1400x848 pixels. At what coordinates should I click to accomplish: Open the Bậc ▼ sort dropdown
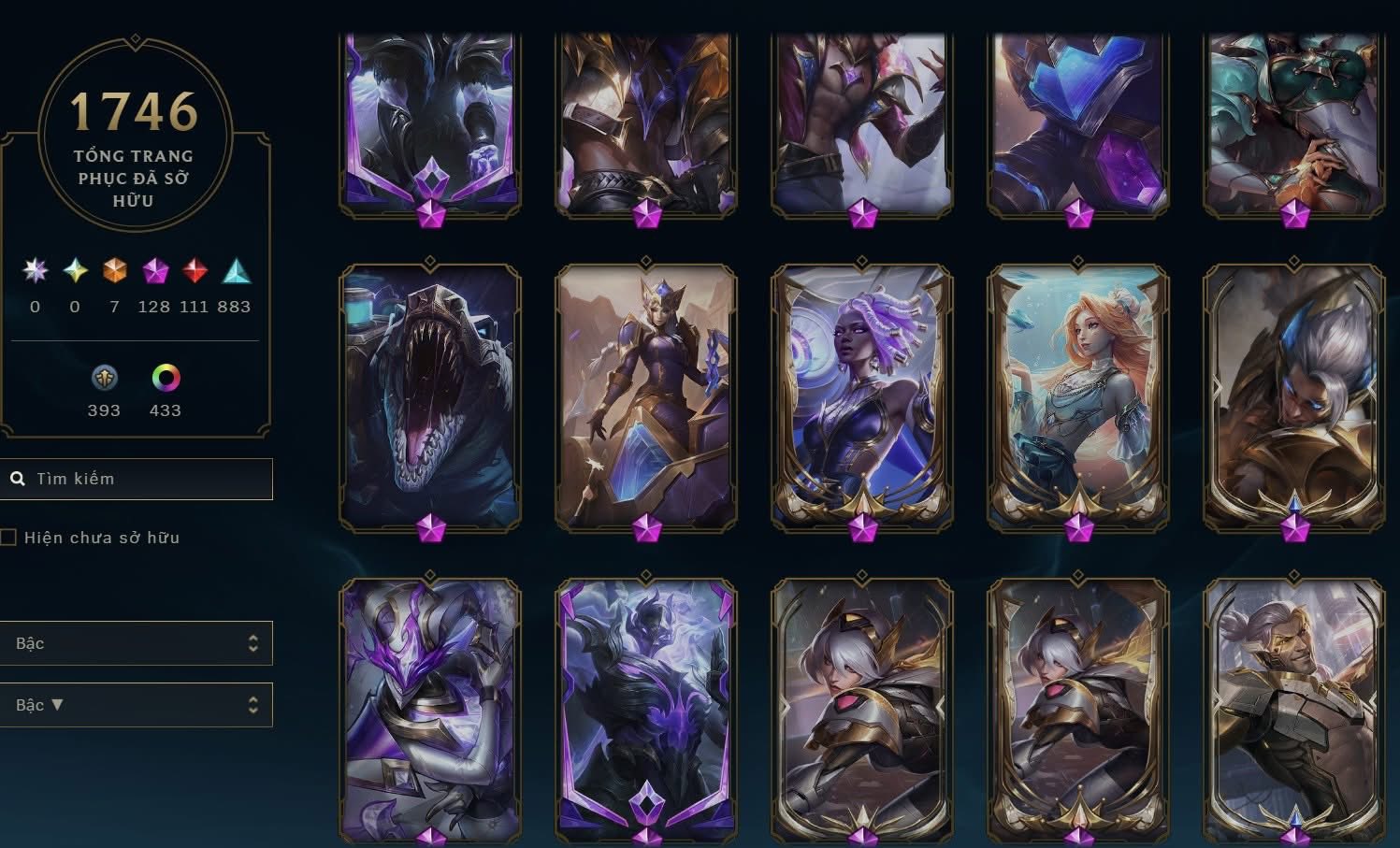pyautogui.click(x=136, y=705)
